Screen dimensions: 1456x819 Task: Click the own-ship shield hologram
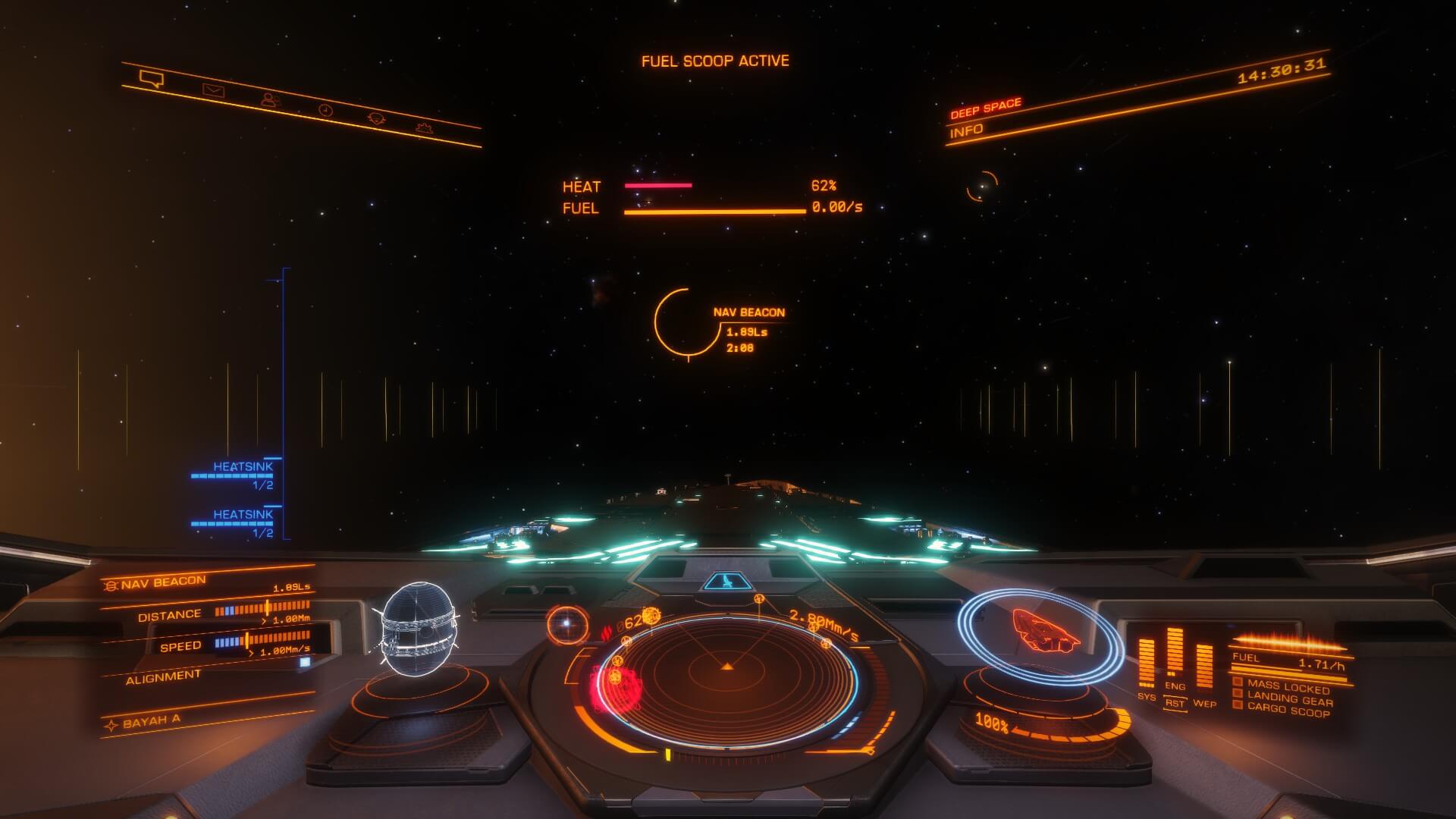(x=1040, y=635)
